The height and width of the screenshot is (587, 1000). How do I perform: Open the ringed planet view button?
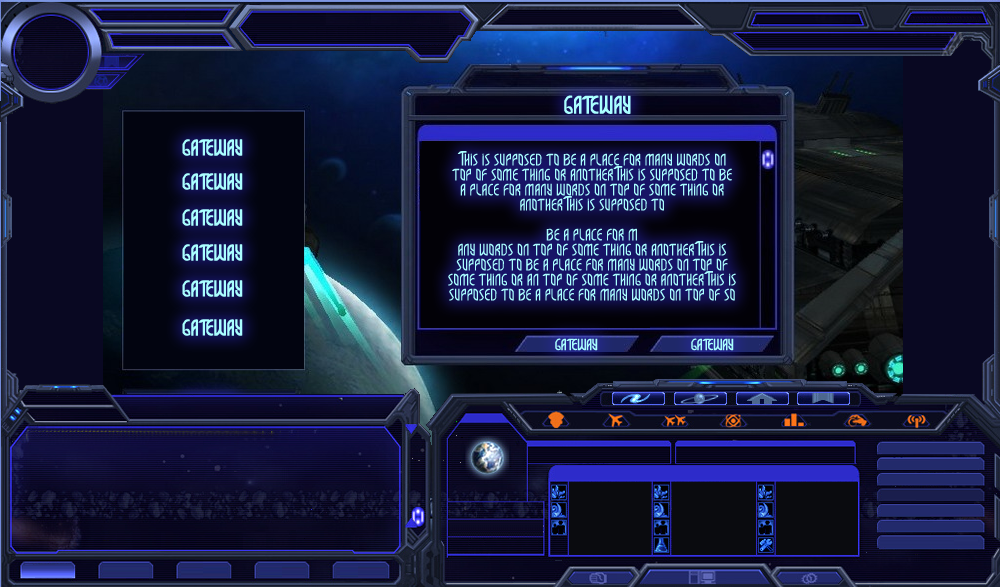pos(700,398)
